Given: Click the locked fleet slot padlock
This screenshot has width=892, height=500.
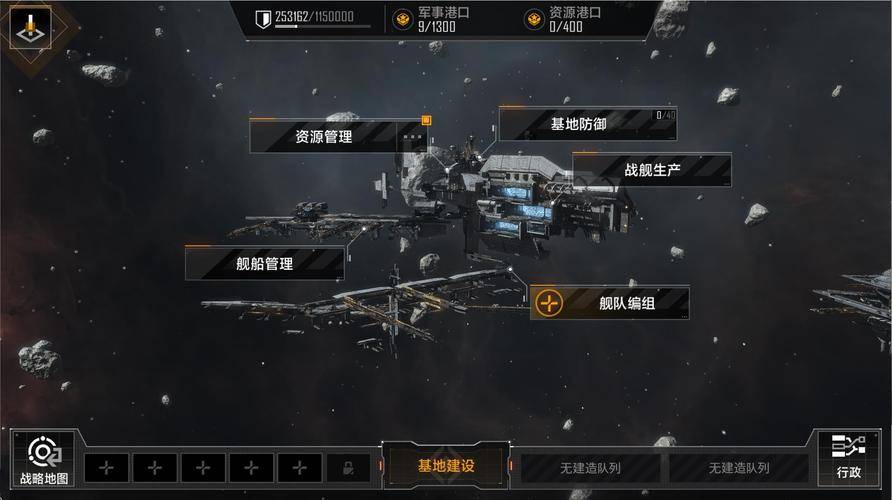Looking at the screenshot, I should 348,468.
